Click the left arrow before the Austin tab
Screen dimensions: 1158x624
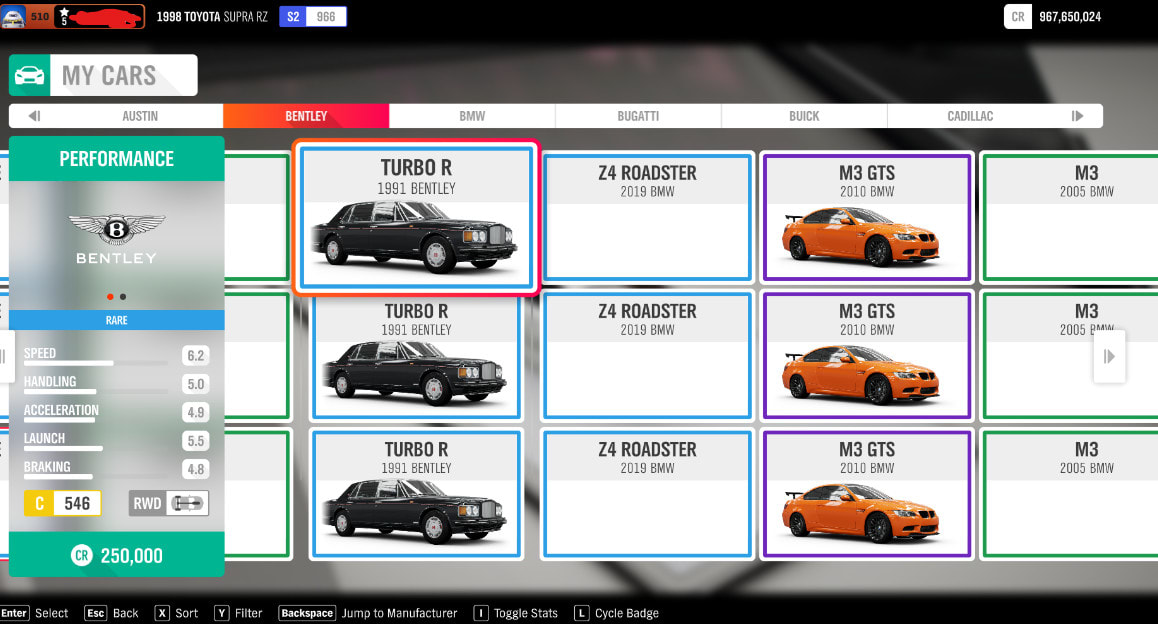tap(34, 116)
